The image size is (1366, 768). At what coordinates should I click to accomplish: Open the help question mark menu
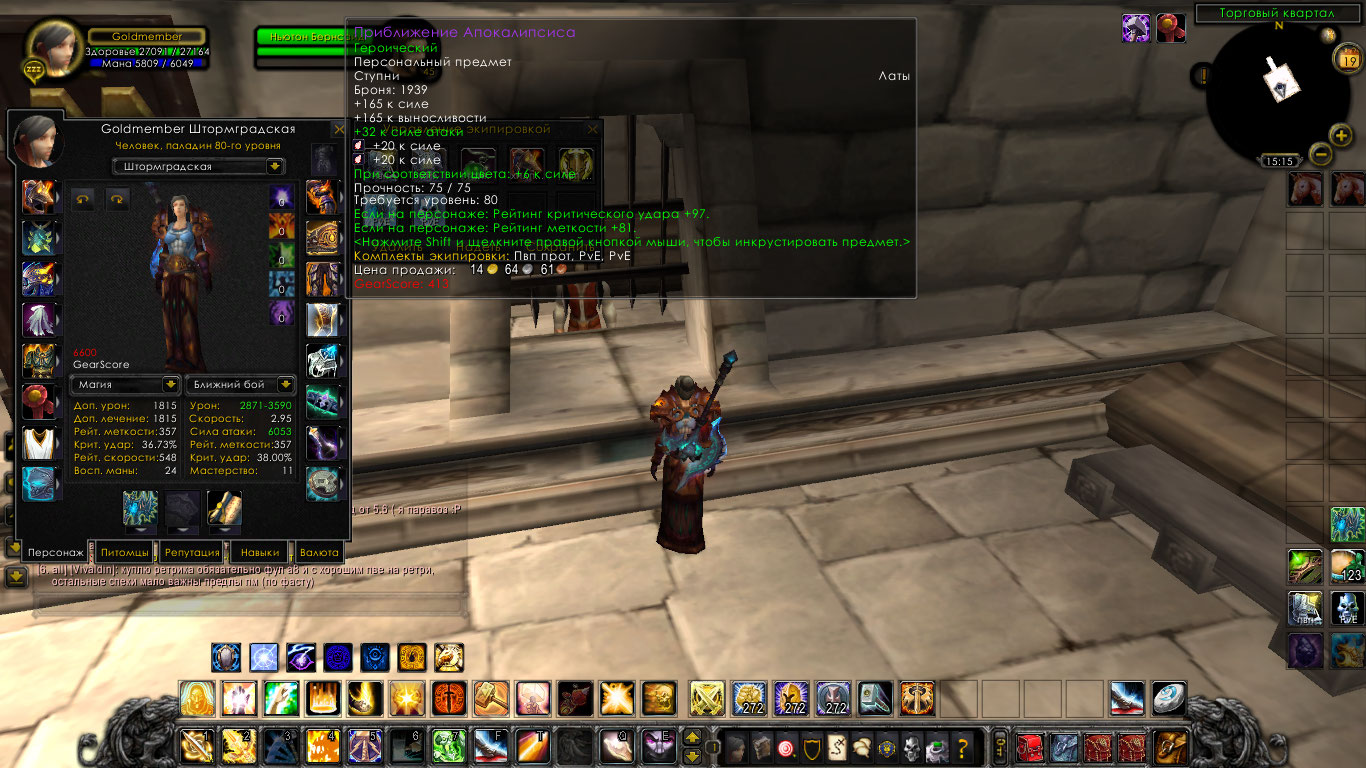[963, 745]
